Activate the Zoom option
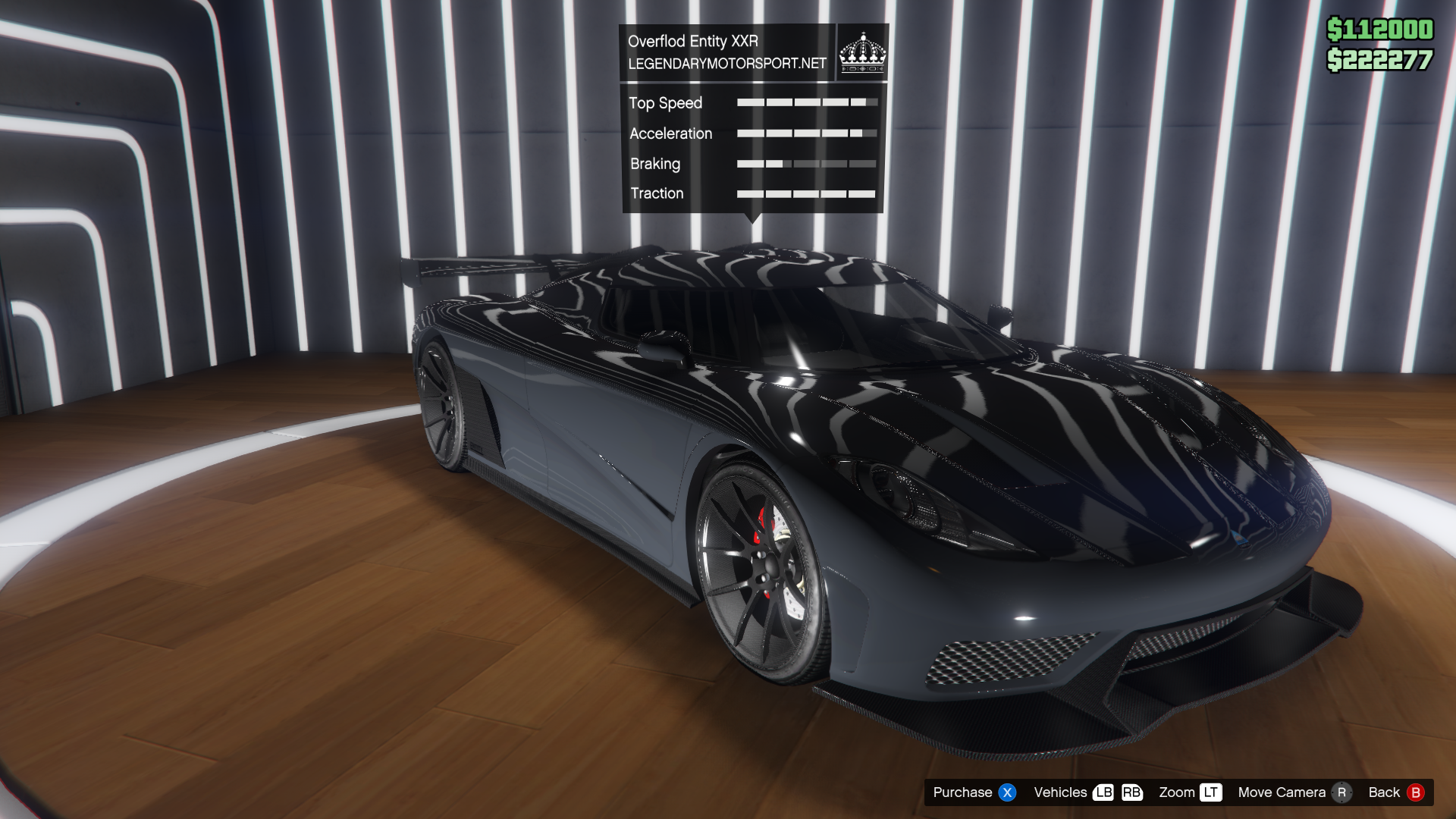This screenshot has height=819, width=1456. [1189, 792]
